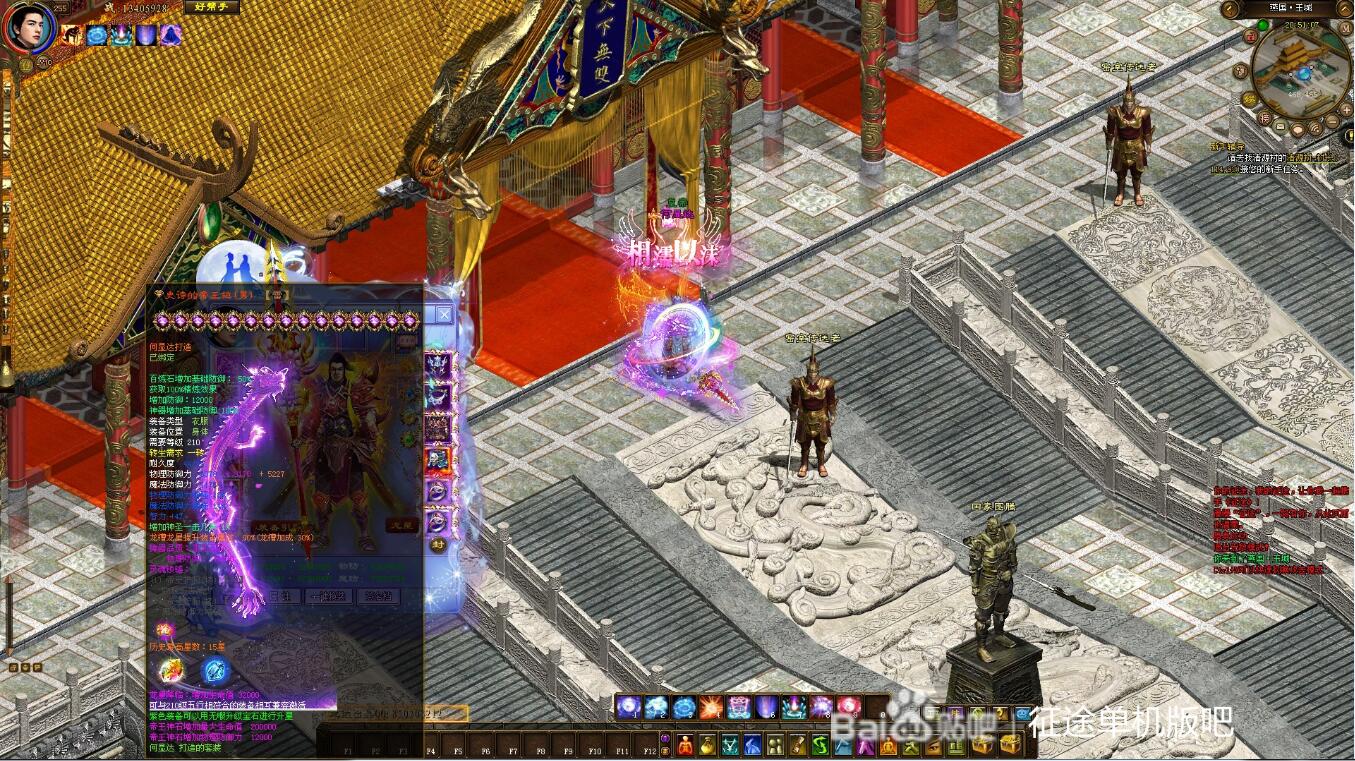This screenshot has height=761, width=1355.
Task: Activate the orange explosion skill in slot 4
Action: pos(711,708)
